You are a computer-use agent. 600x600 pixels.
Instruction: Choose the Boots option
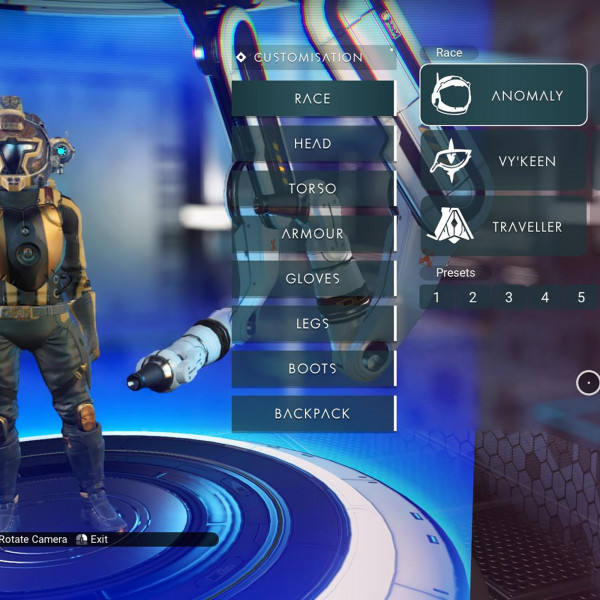pyautogui.click(x=313, y=369)
